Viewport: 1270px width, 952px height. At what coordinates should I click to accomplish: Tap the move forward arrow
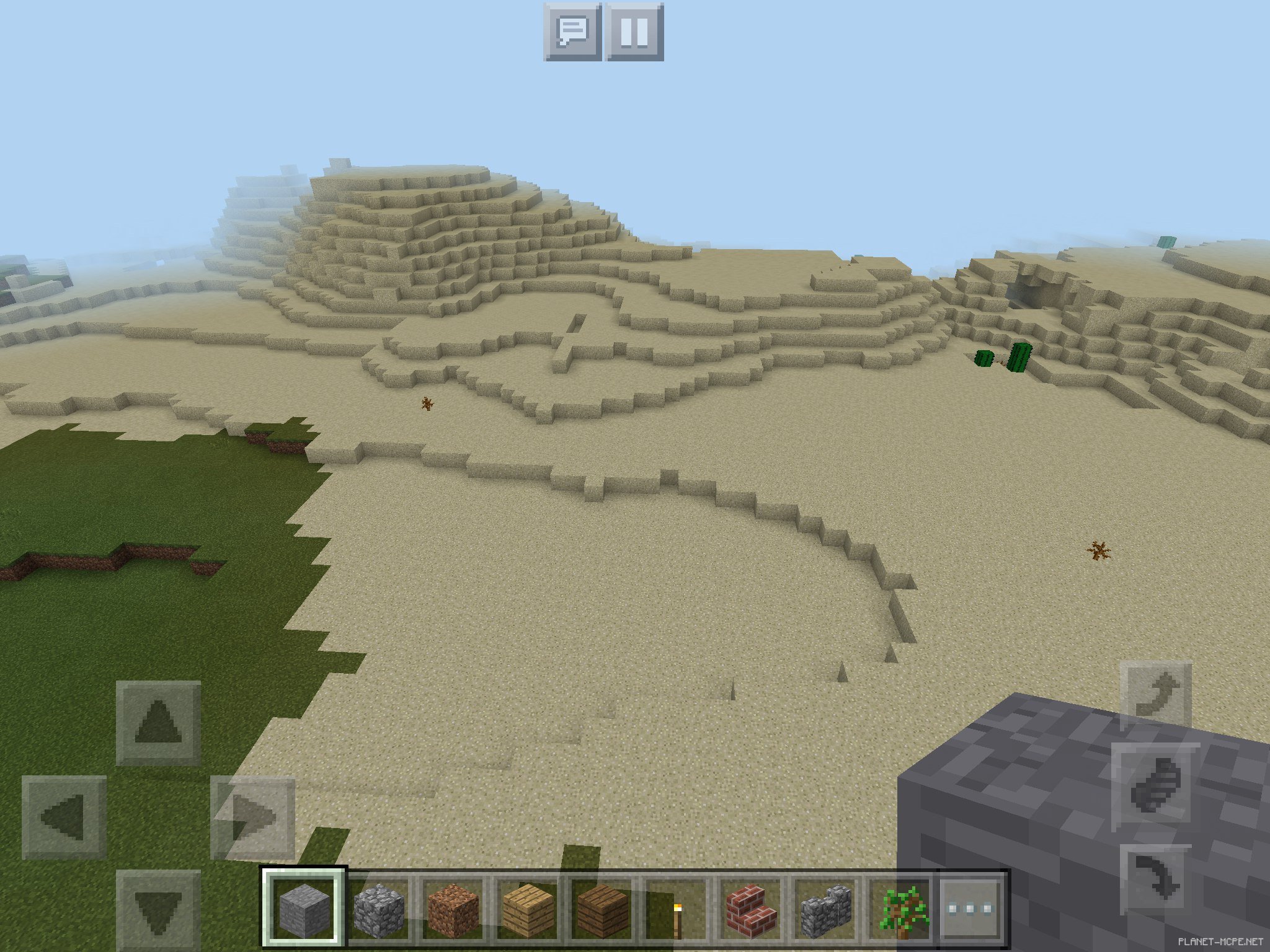158,722
